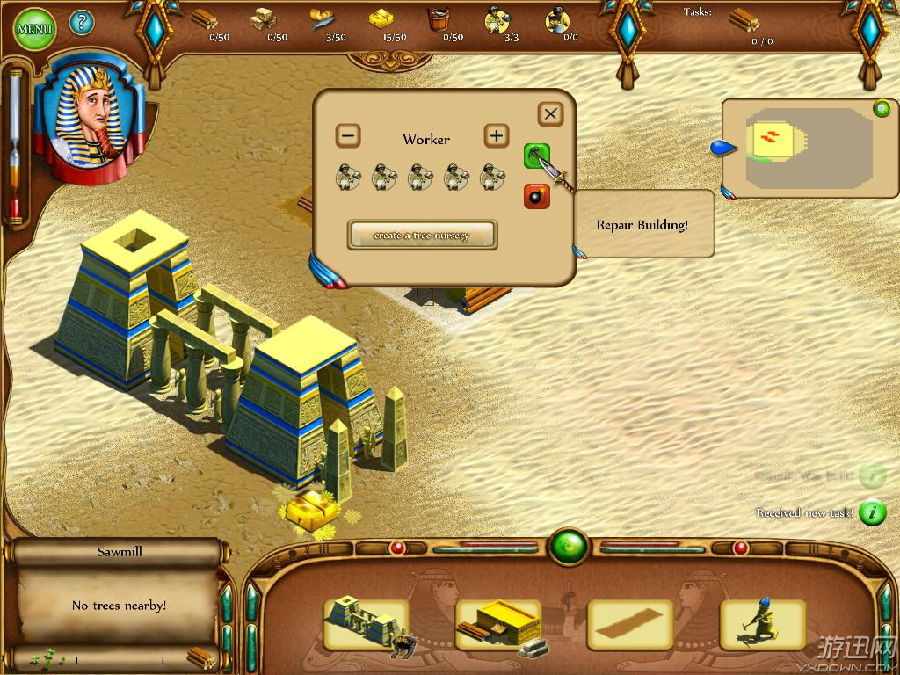This screenshot has height=675, width=900.
Task: Select the sawmill building in the build bar
Action: [498, 624]
